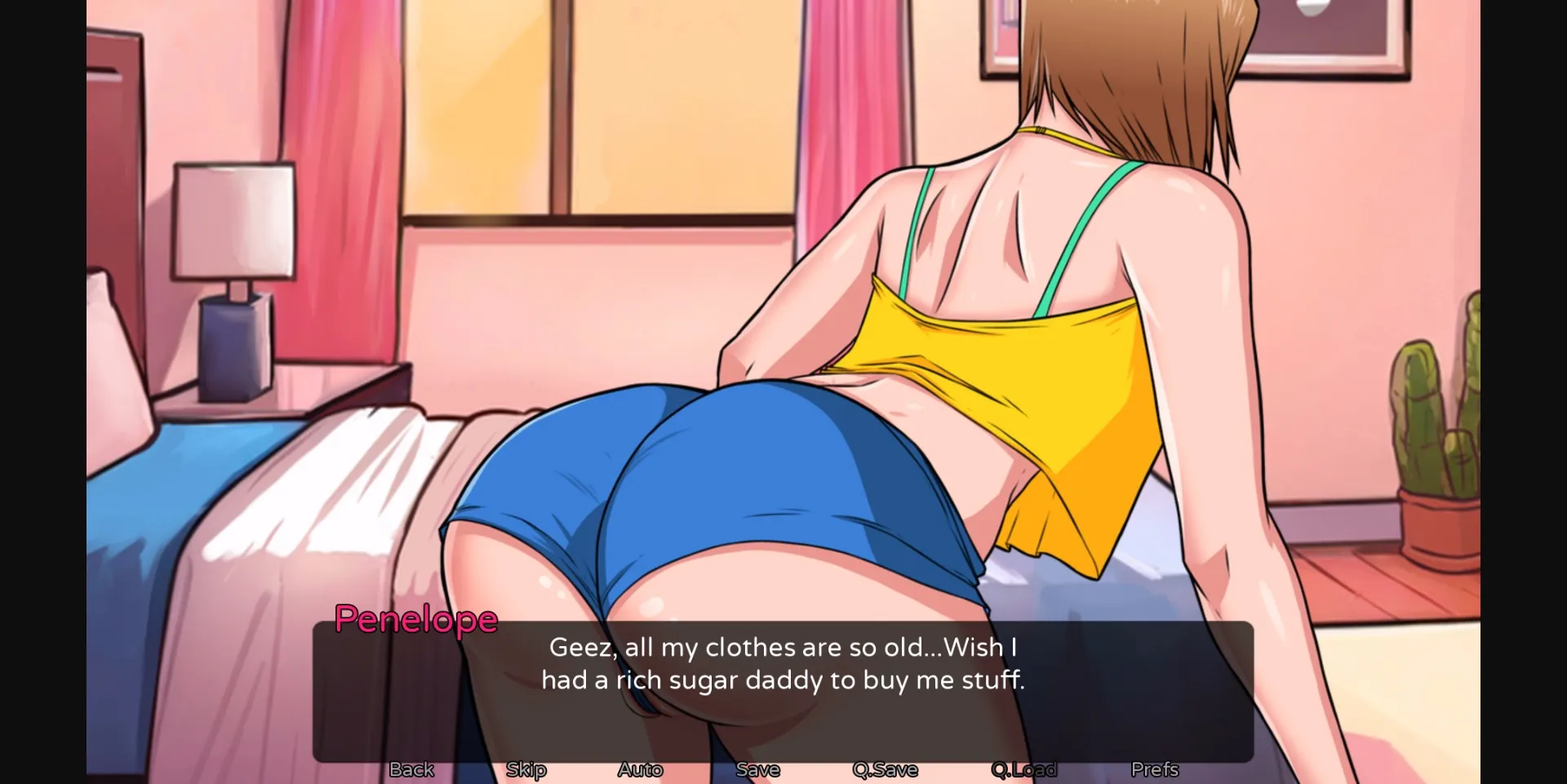This screenshot has width=1567, height=784.
Task: Click Save in the bottom menu bar
Action: pos(757,768)
